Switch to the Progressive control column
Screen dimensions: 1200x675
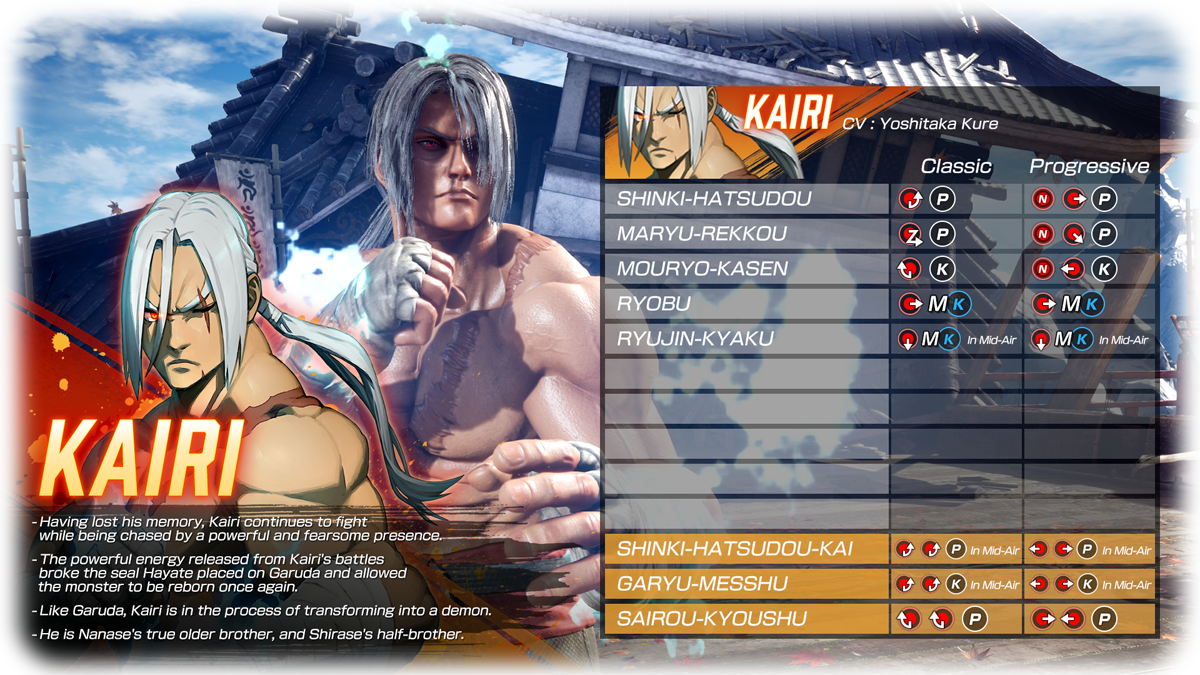pyautogui.click(x=1089, y=166)
